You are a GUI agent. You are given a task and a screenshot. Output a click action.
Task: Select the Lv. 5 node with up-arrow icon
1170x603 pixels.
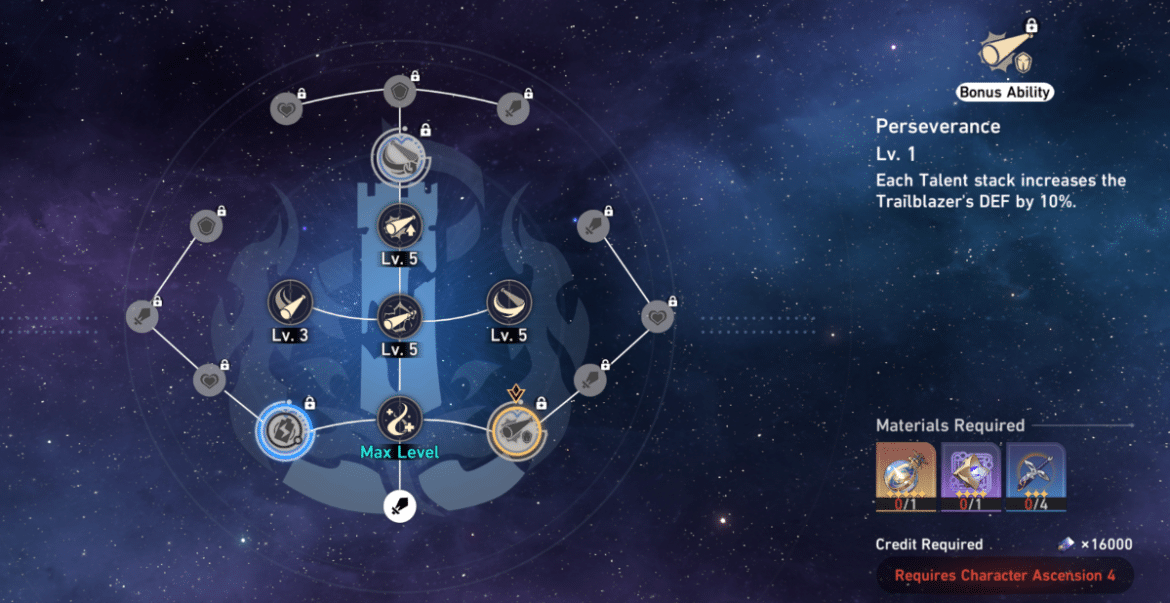click(x=400, y=227)
